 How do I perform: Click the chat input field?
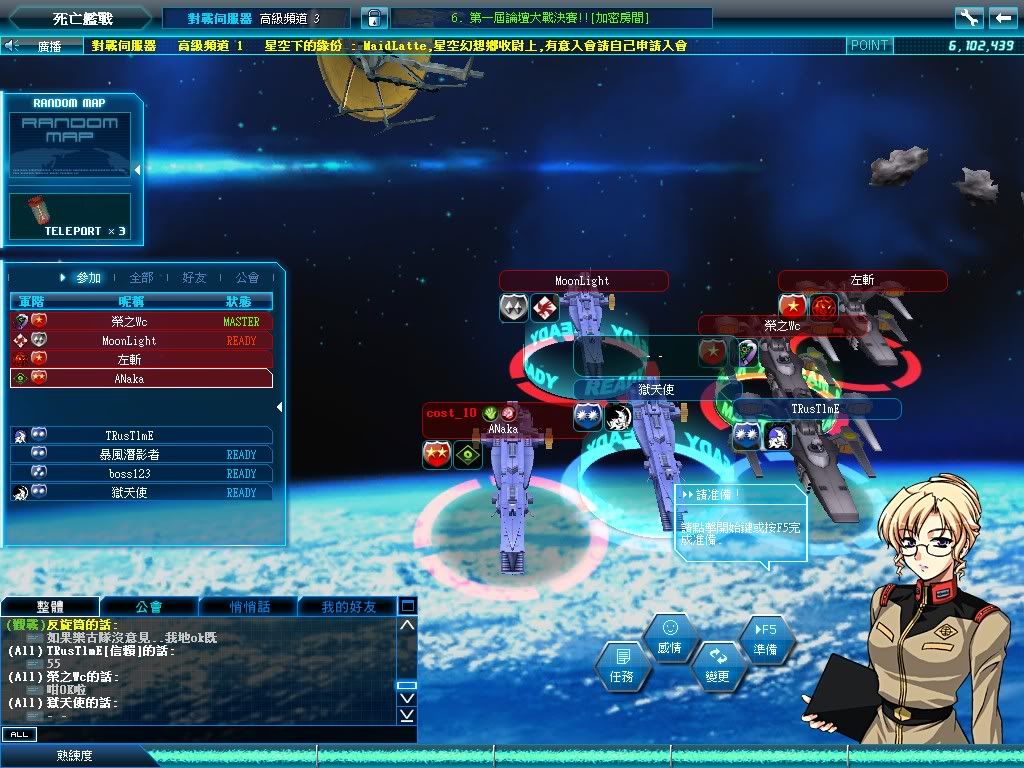(x=220, y=735)
